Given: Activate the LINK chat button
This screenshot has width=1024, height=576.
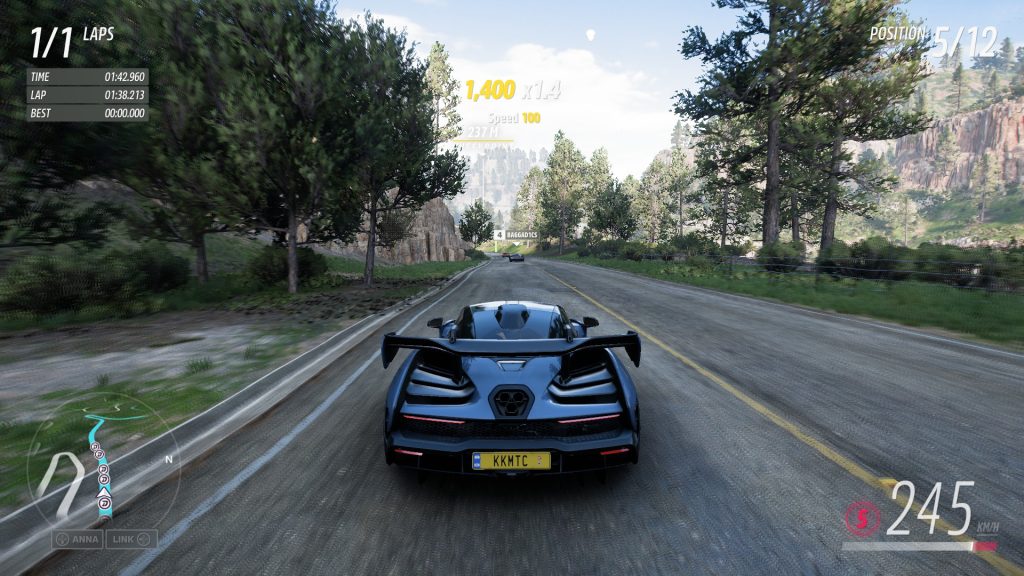Looking at the screenshot, I should 132,539.
